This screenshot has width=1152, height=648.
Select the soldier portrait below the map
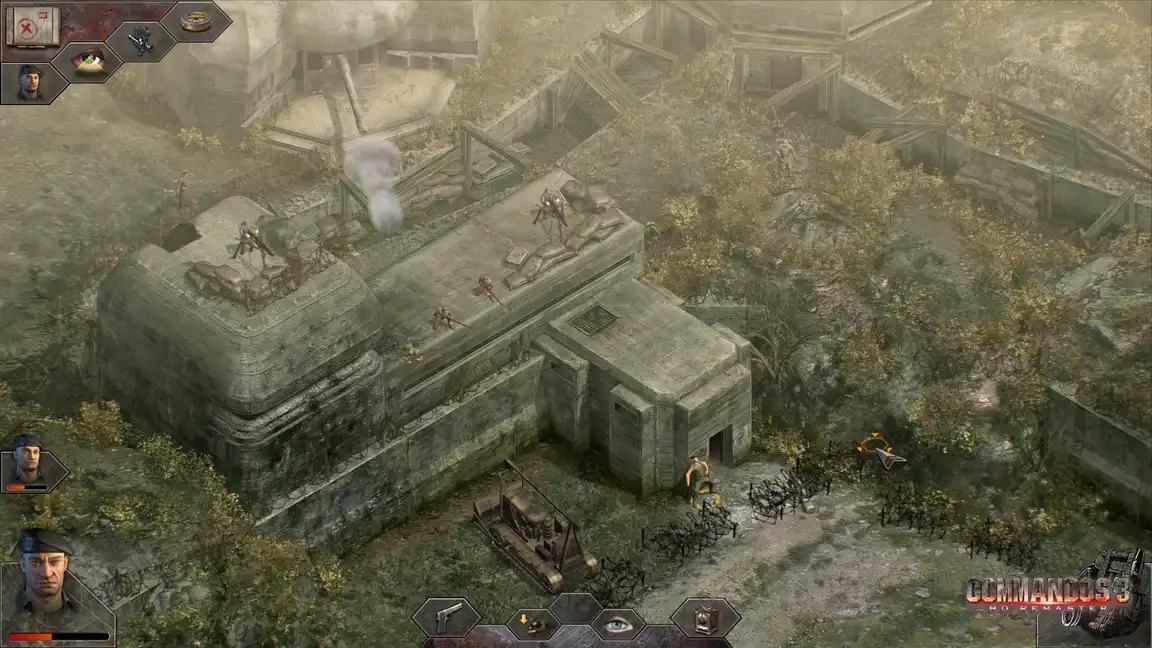click(x=30, y=82)
